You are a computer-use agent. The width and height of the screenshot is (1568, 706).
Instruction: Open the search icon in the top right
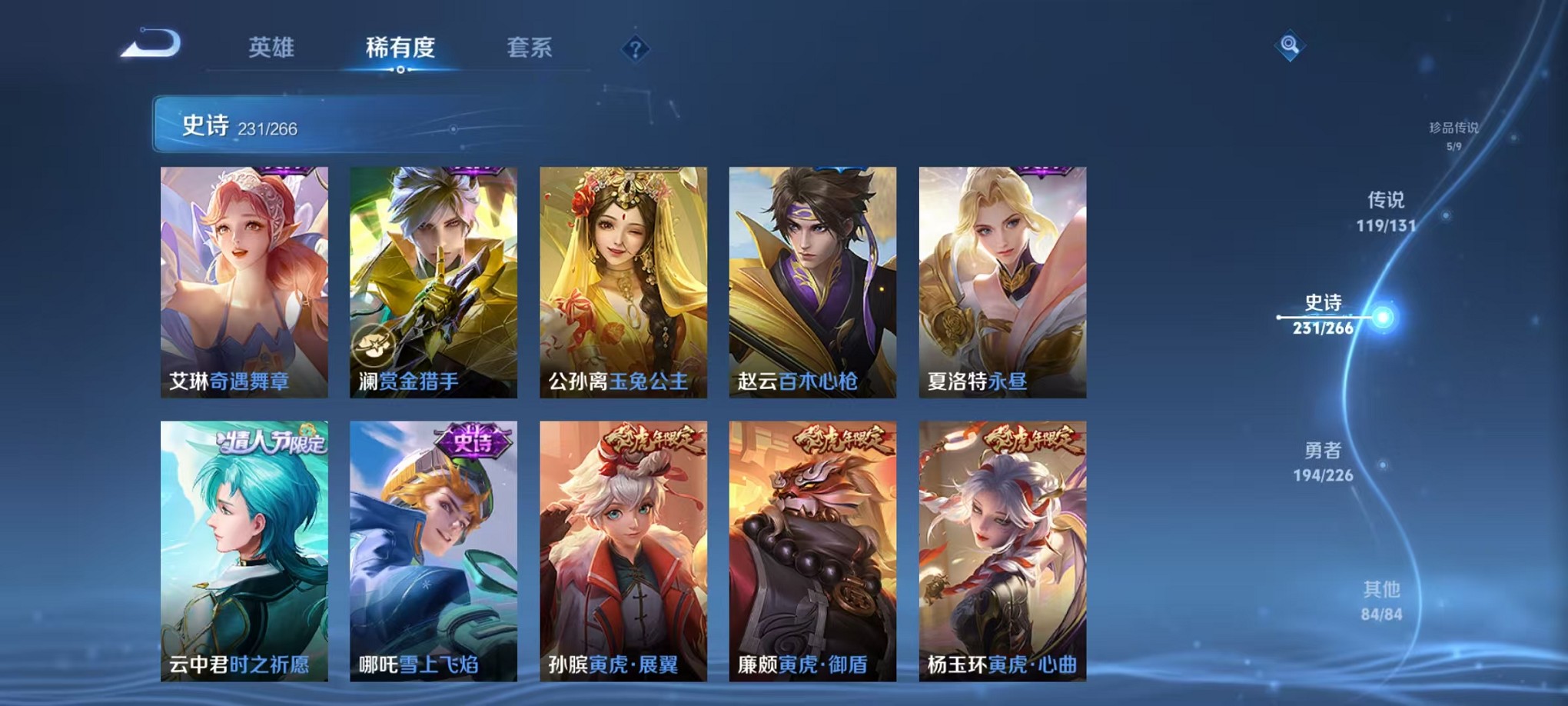[x=1290, y=45]
